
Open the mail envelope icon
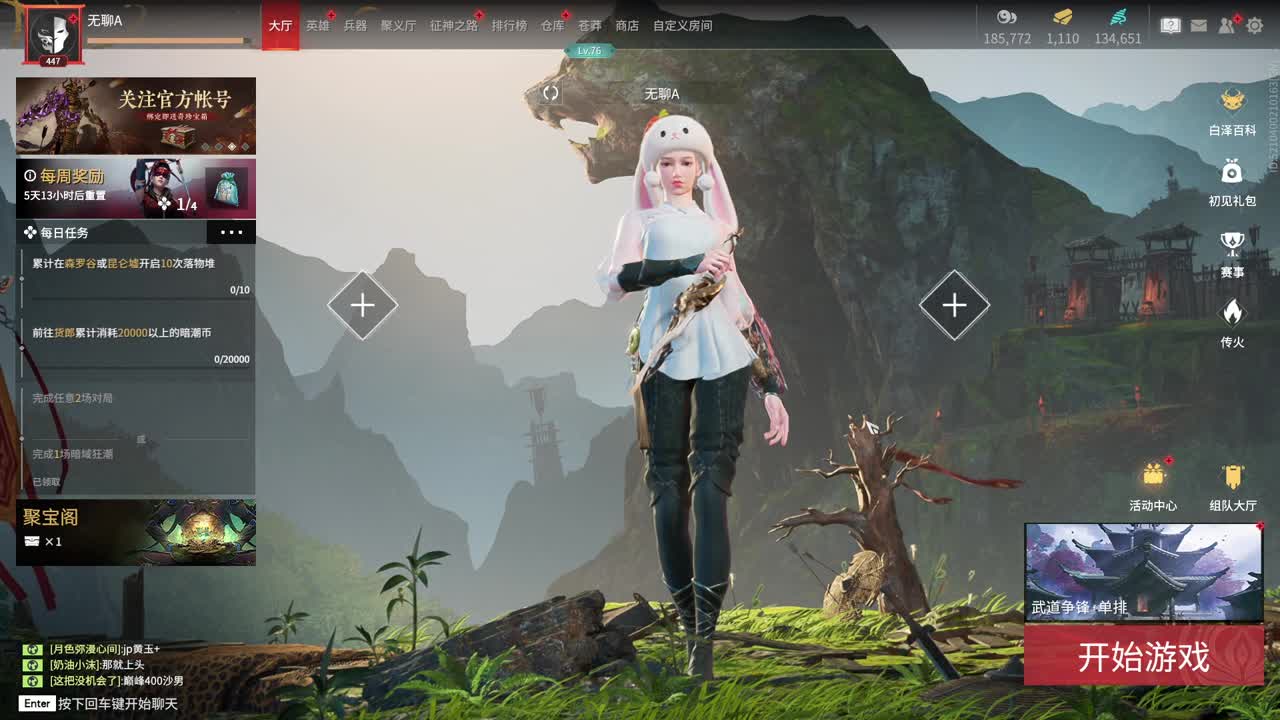(1198, 26)
